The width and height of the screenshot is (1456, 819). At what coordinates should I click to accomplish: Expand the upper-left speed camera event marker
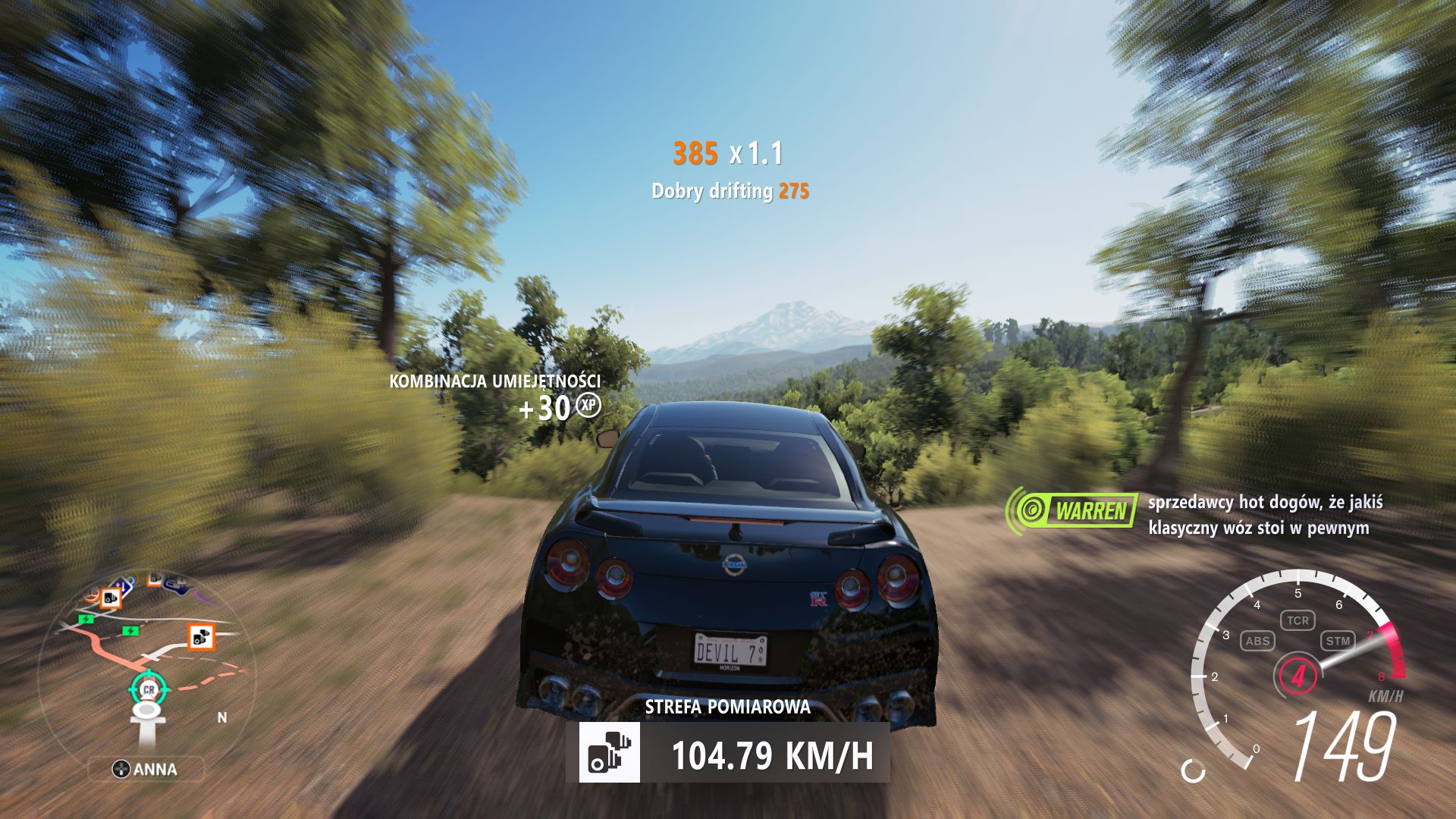110,597
